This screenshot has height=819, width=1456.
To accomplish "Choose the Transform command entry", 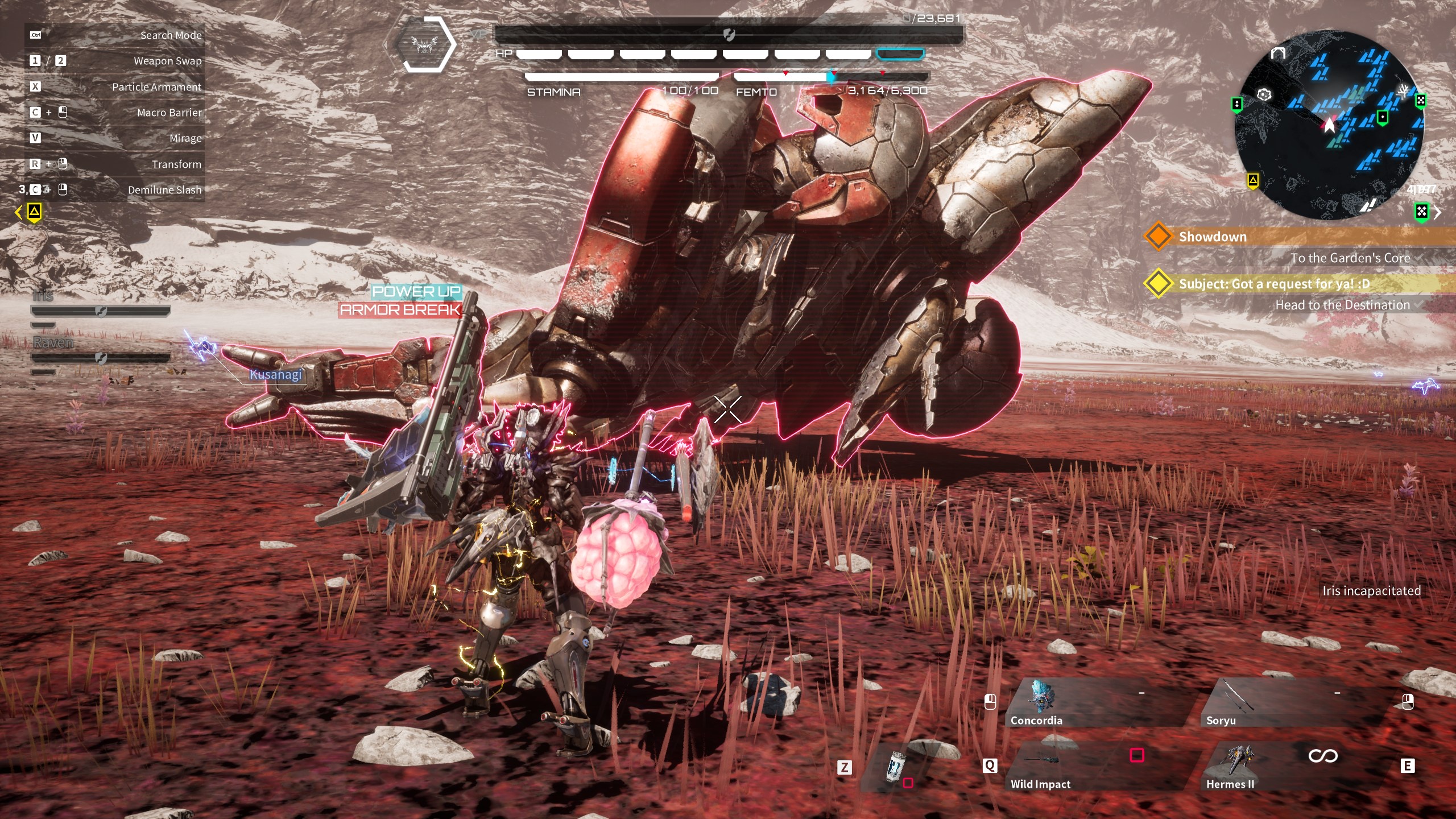I will click(114, 164).
